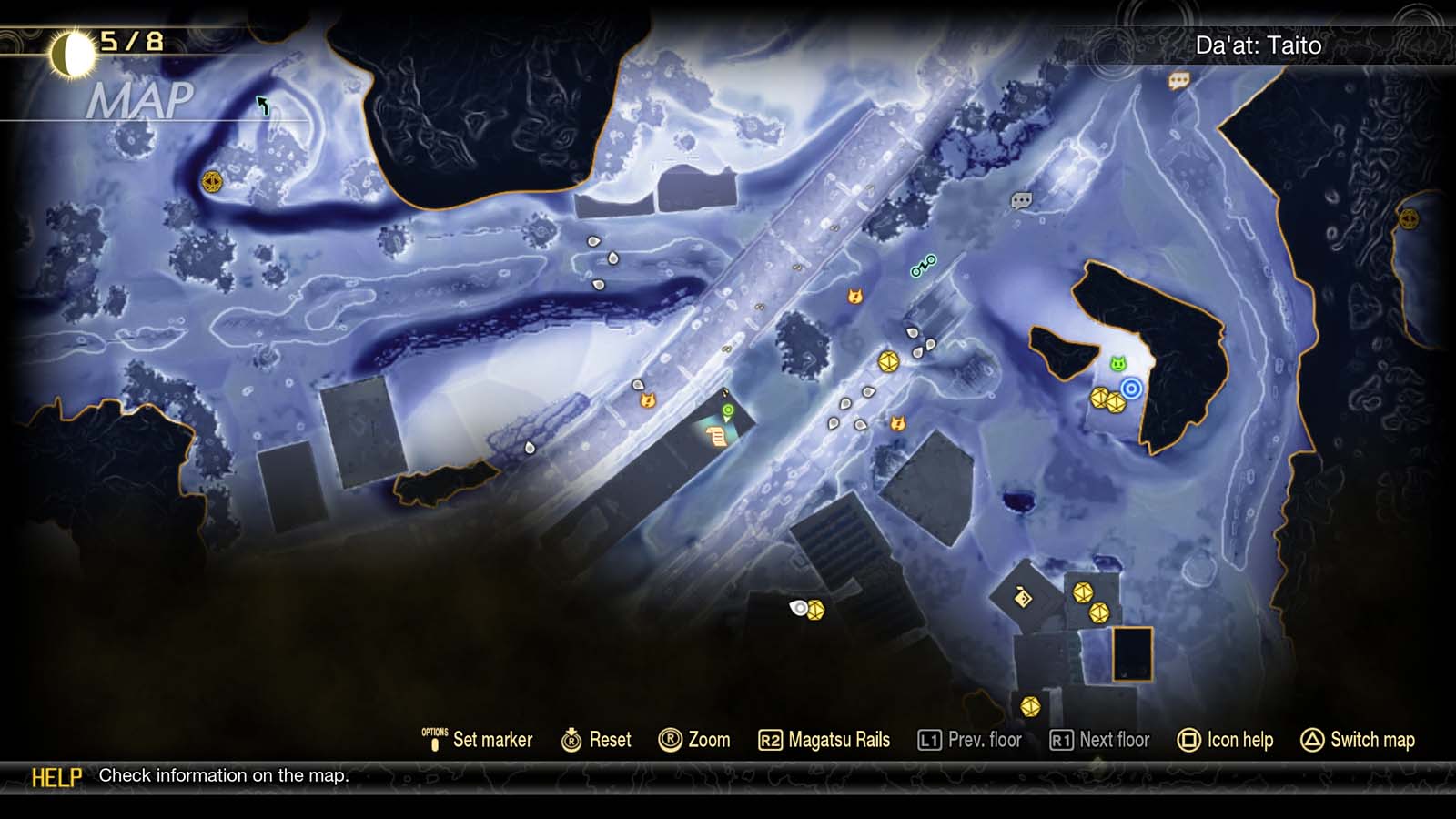1456x819 pixels.
Task: Click the moon phase 5/8 indicator
Action: coord(99,40)
